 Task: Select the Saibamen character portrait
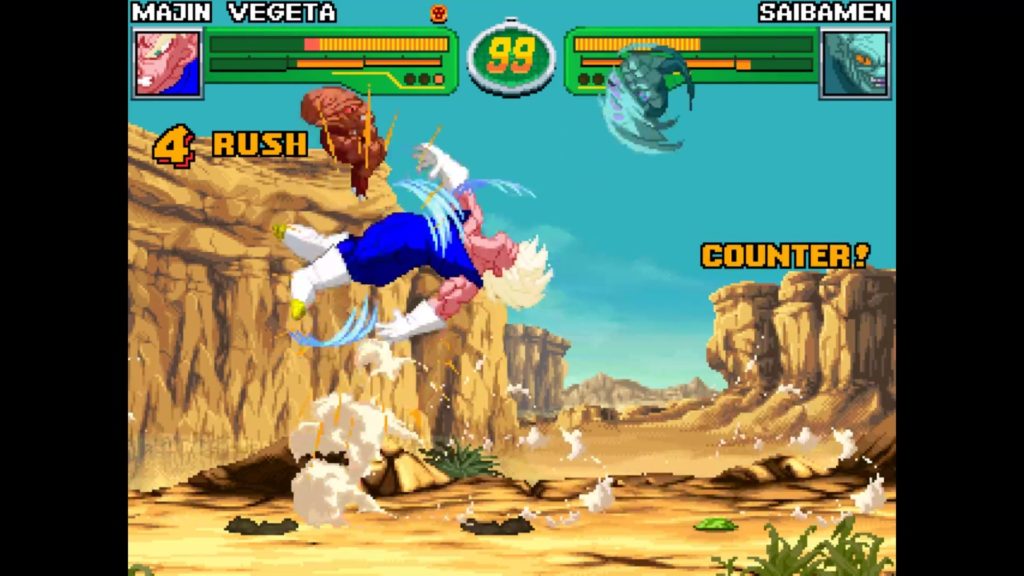[854, 63]
